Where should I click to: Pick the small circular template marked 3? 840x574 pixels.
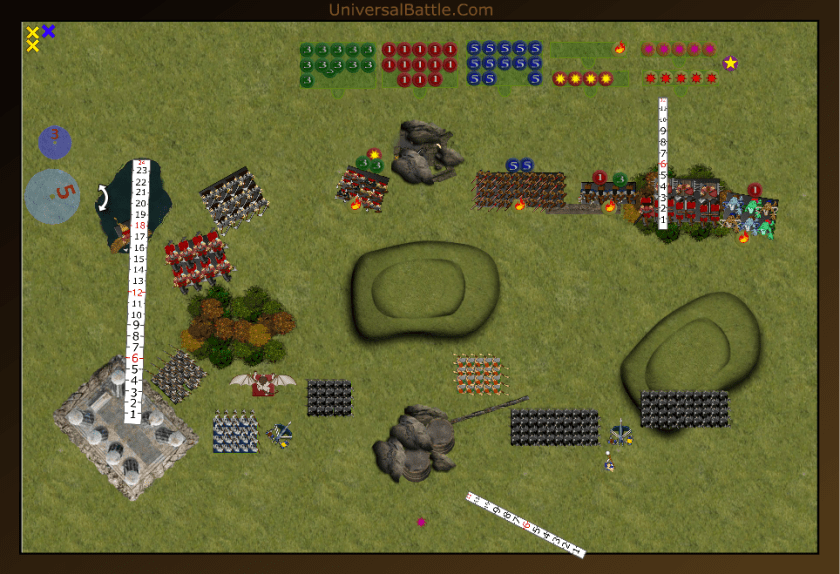(55, 142)
